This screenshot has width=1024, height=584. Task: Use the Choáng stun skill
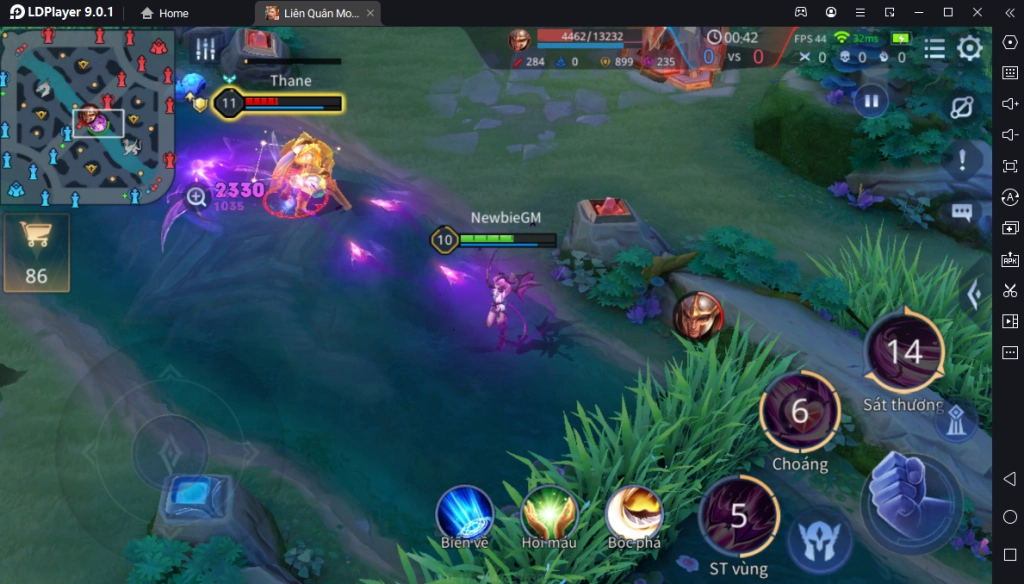click(x=799, y=411)
